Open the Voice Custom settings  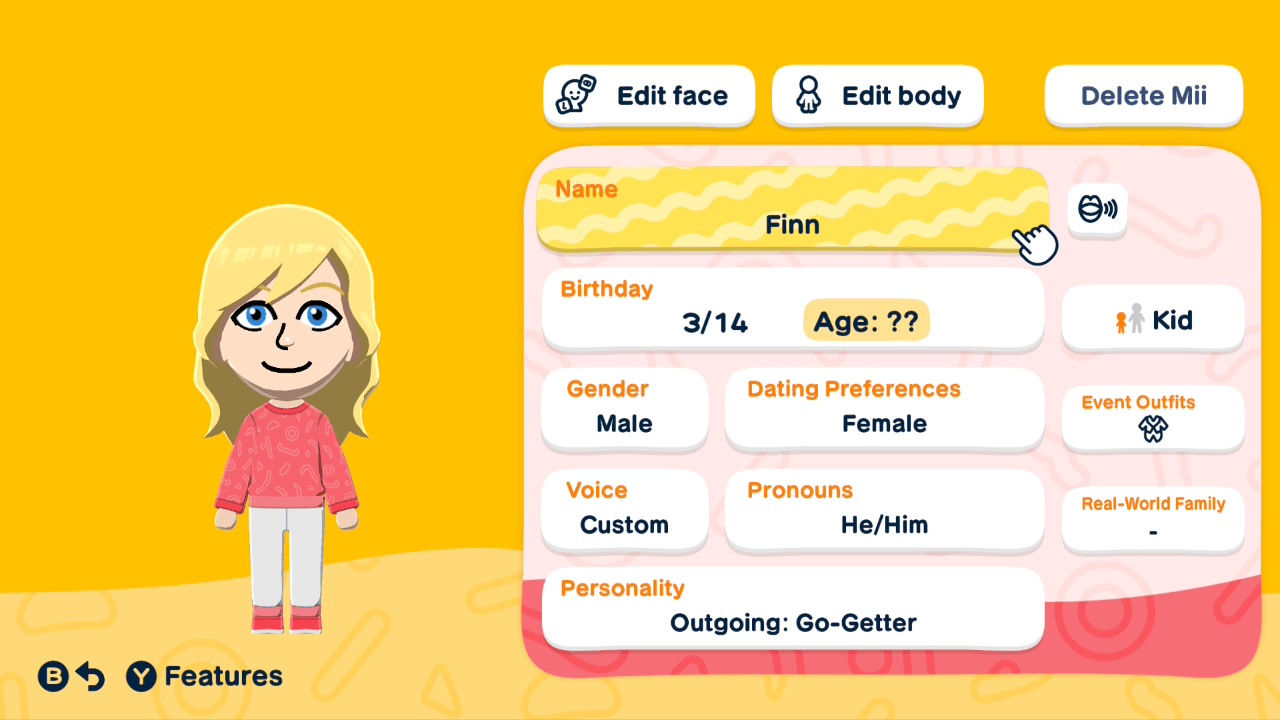coord(624,510)
